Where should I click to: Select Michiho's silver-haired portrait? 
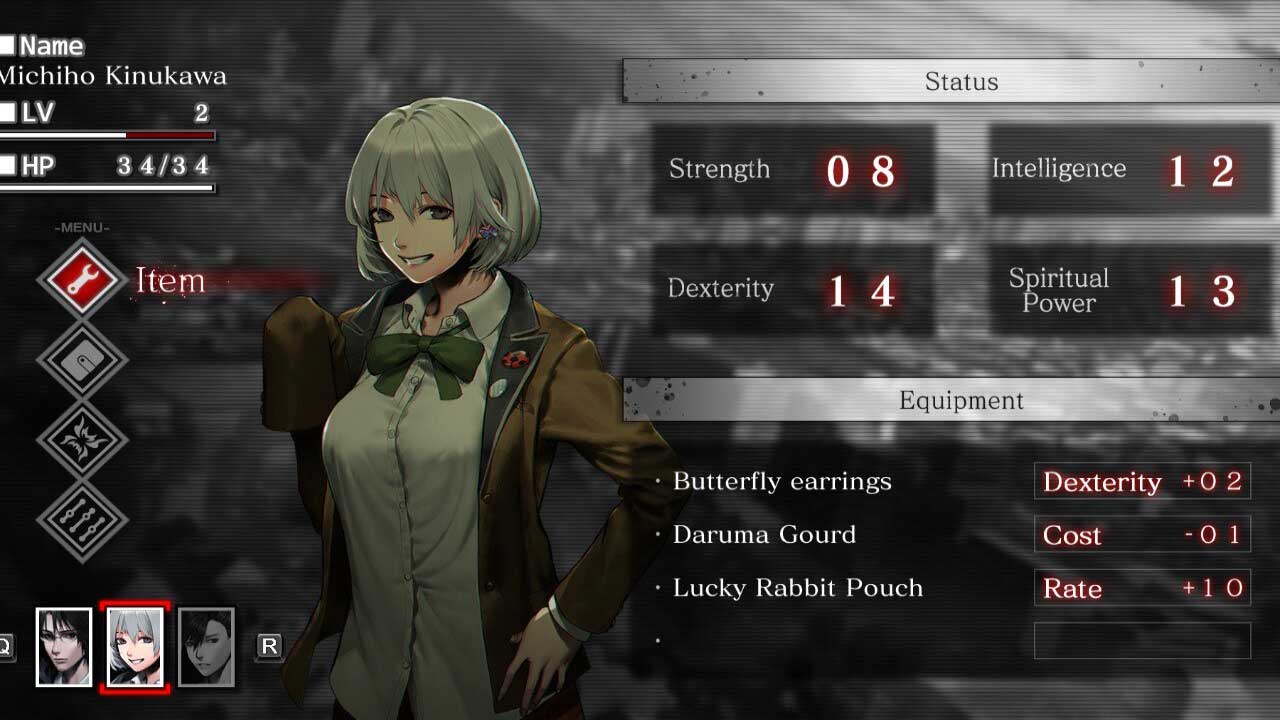click(135, 647)
